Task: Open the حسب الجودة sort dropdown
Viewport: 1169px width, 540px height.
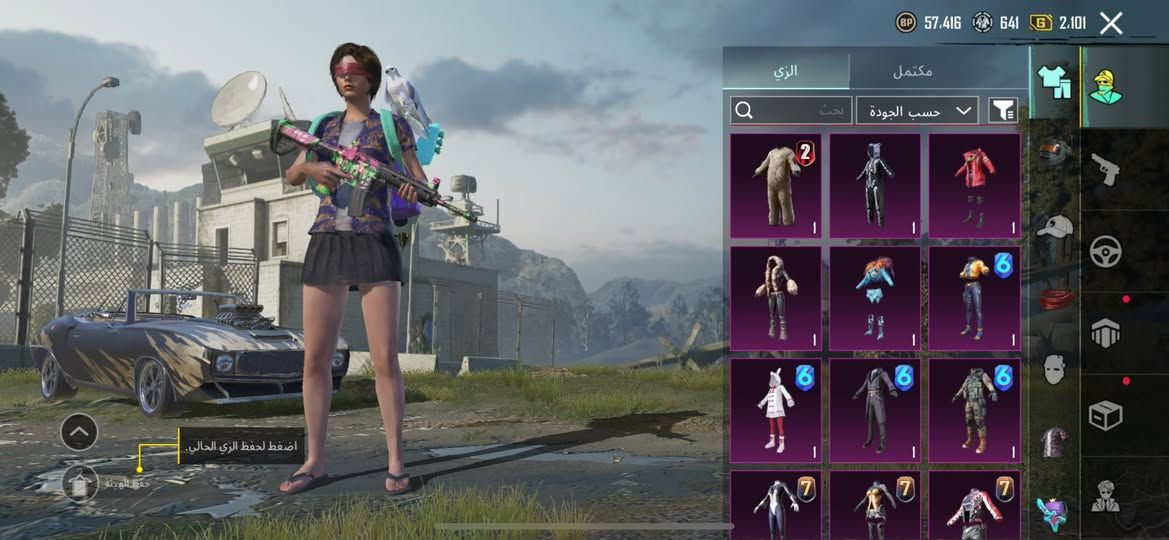Action: [917, 111]
